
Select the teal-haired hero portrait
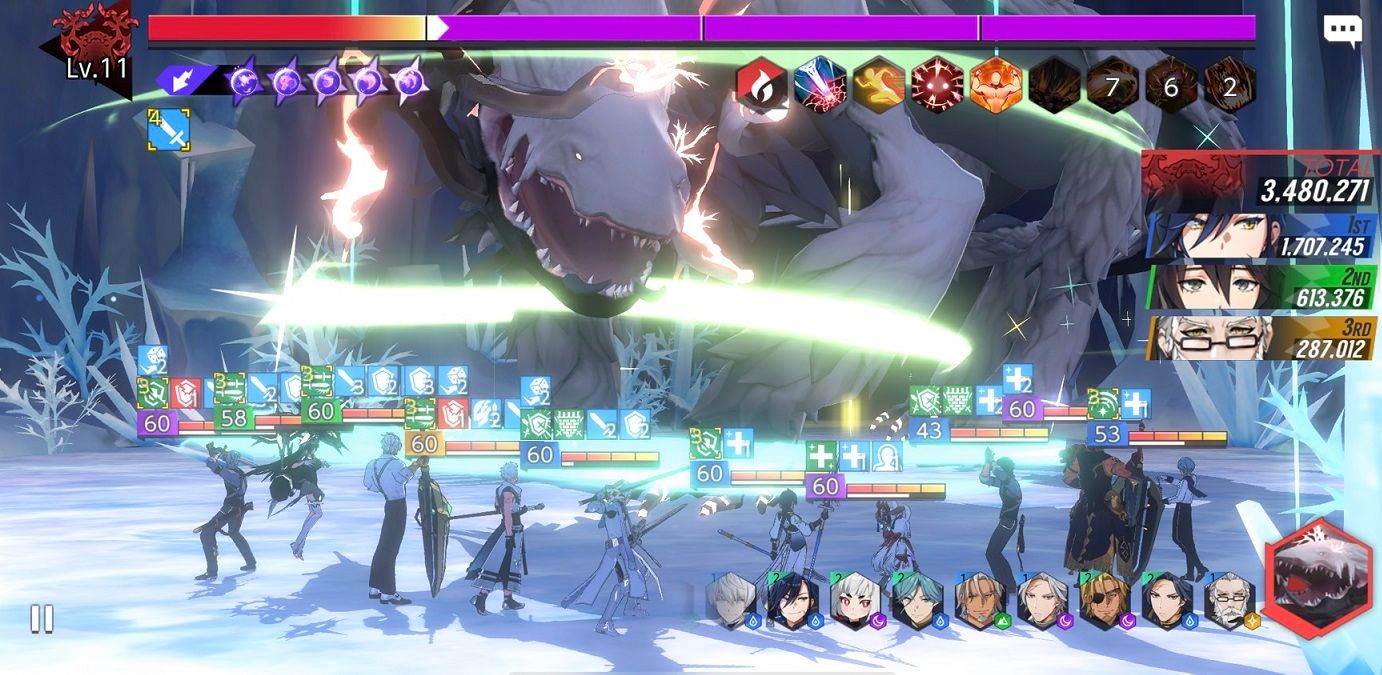(x=916, y=600)
